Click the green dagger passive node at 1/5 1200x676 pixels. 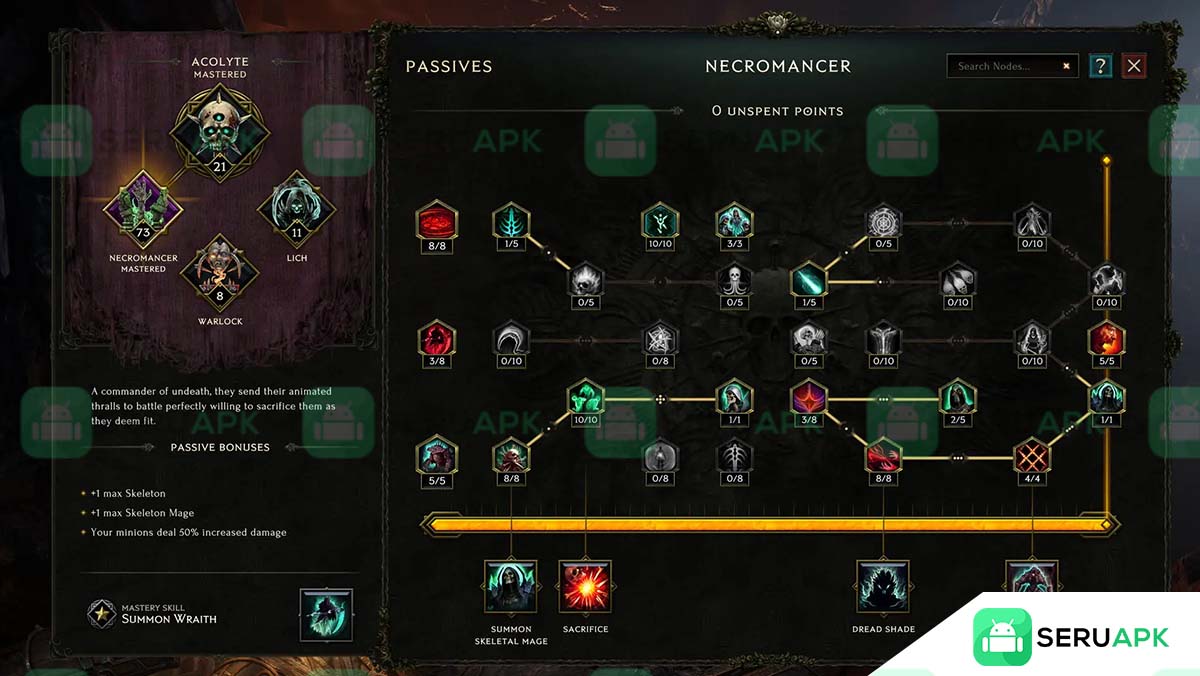tap(808, 281)
